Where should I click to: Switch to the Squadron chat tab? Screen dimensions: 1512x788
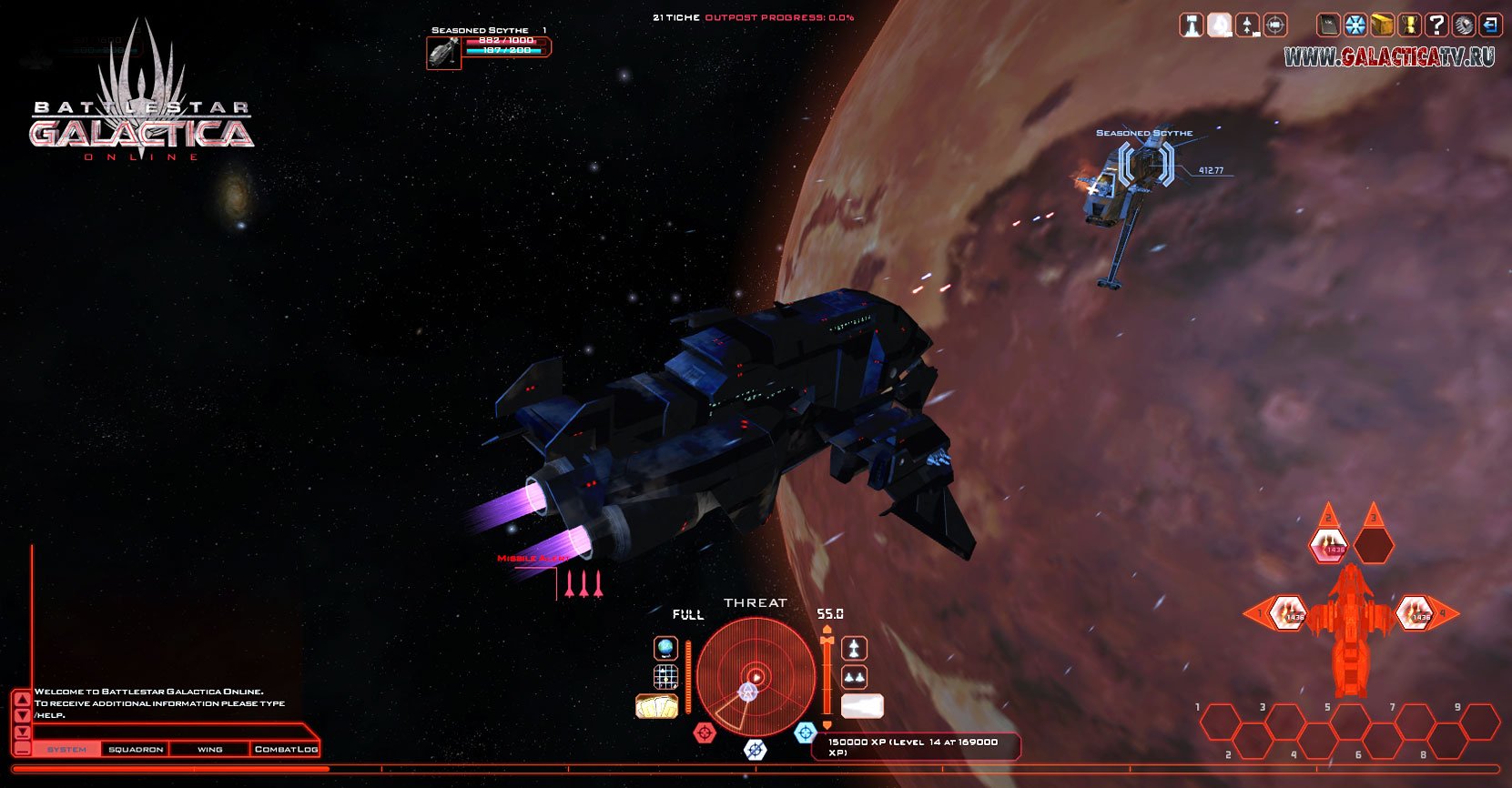pyautogui.click(x=136, y=749)
